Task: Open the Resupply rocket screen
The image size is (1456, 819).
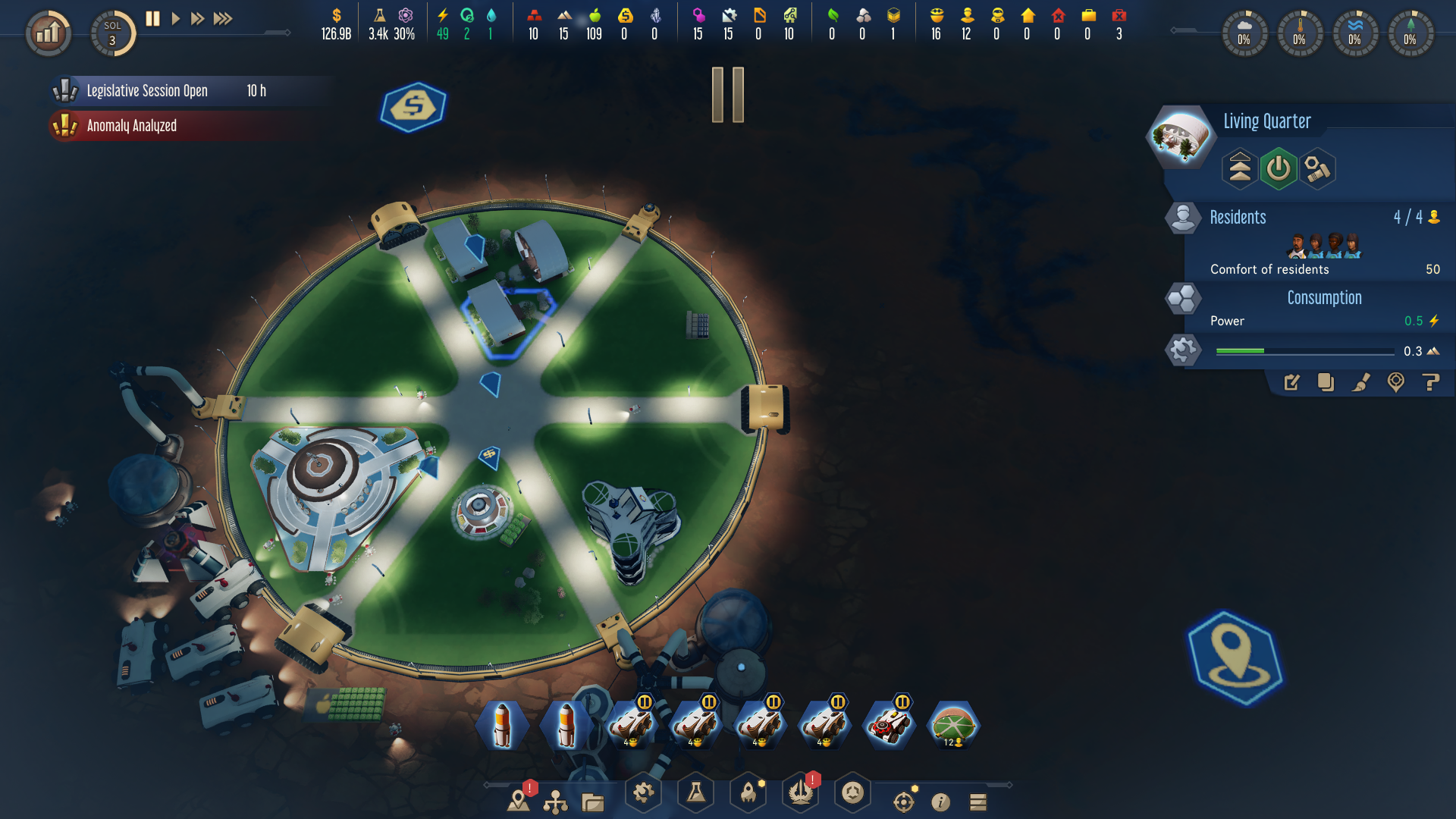Action: [x=748, y=793]
